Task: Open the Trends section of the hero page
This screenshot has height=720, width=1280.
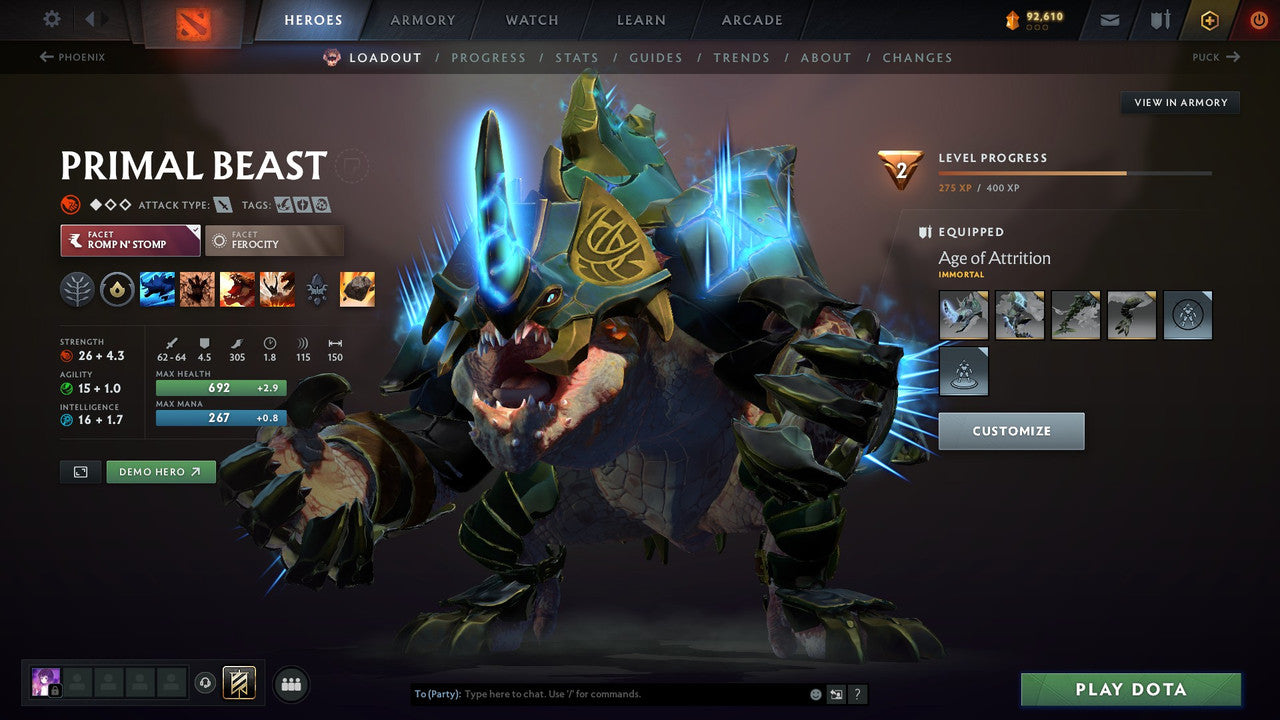Action: (741, 57)
